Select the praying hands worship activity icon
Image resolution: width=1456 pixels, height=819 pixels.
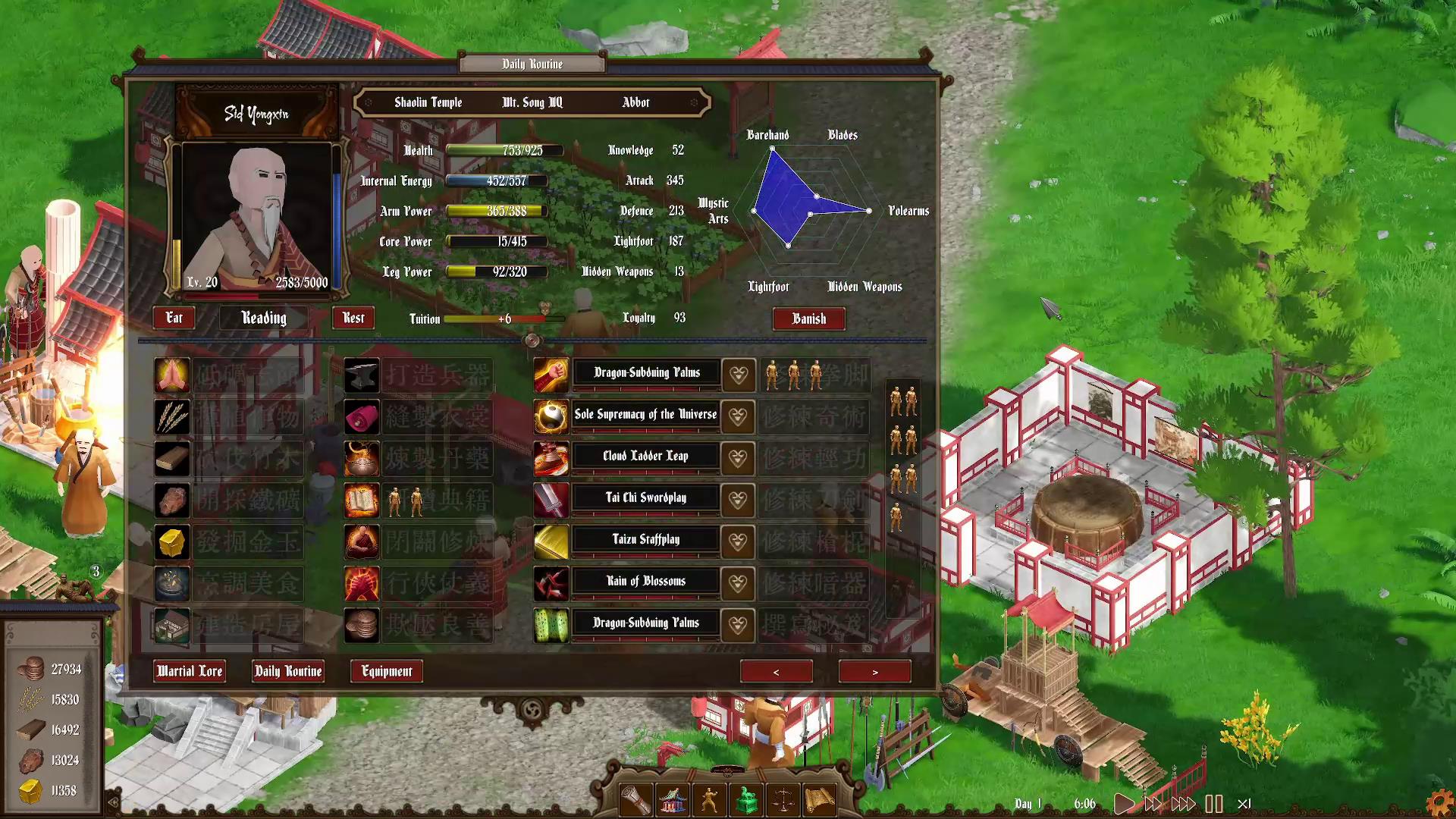click(x=173, y=375)
